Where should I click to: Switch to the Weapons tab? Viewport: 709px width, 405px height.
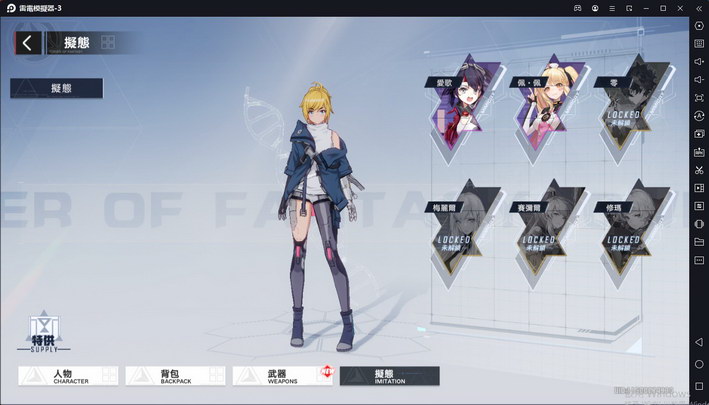(282, 376)
